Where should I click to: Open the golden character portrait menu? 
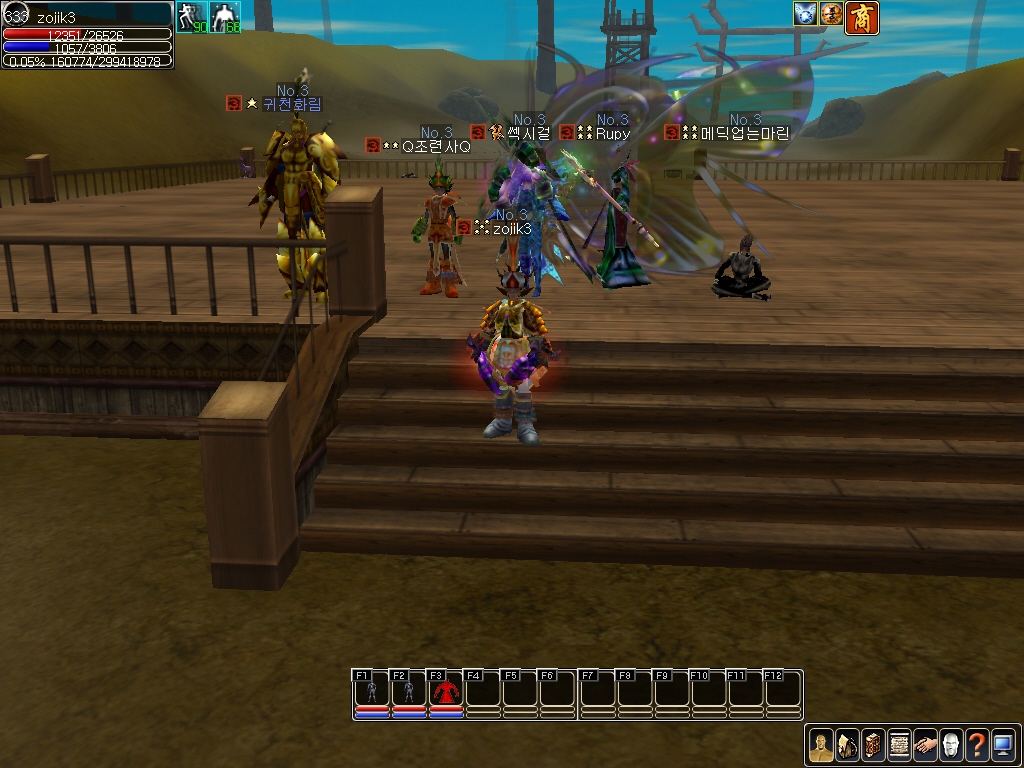pos(821,745)
